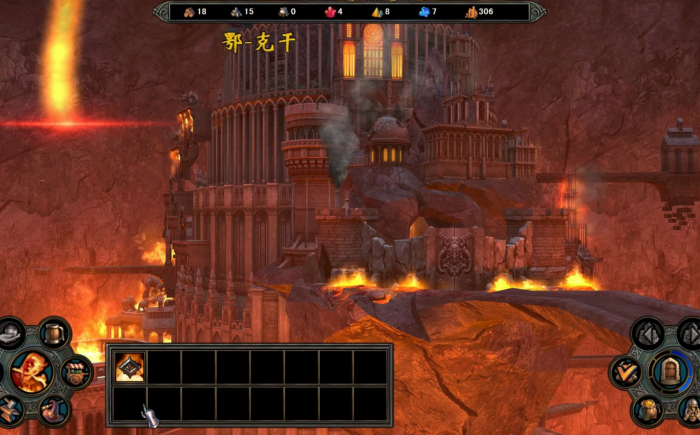This screenshot has height=435, width=700.
Task: Select the fiery emblem unit in the garrison slot
Action: [130, 366]
